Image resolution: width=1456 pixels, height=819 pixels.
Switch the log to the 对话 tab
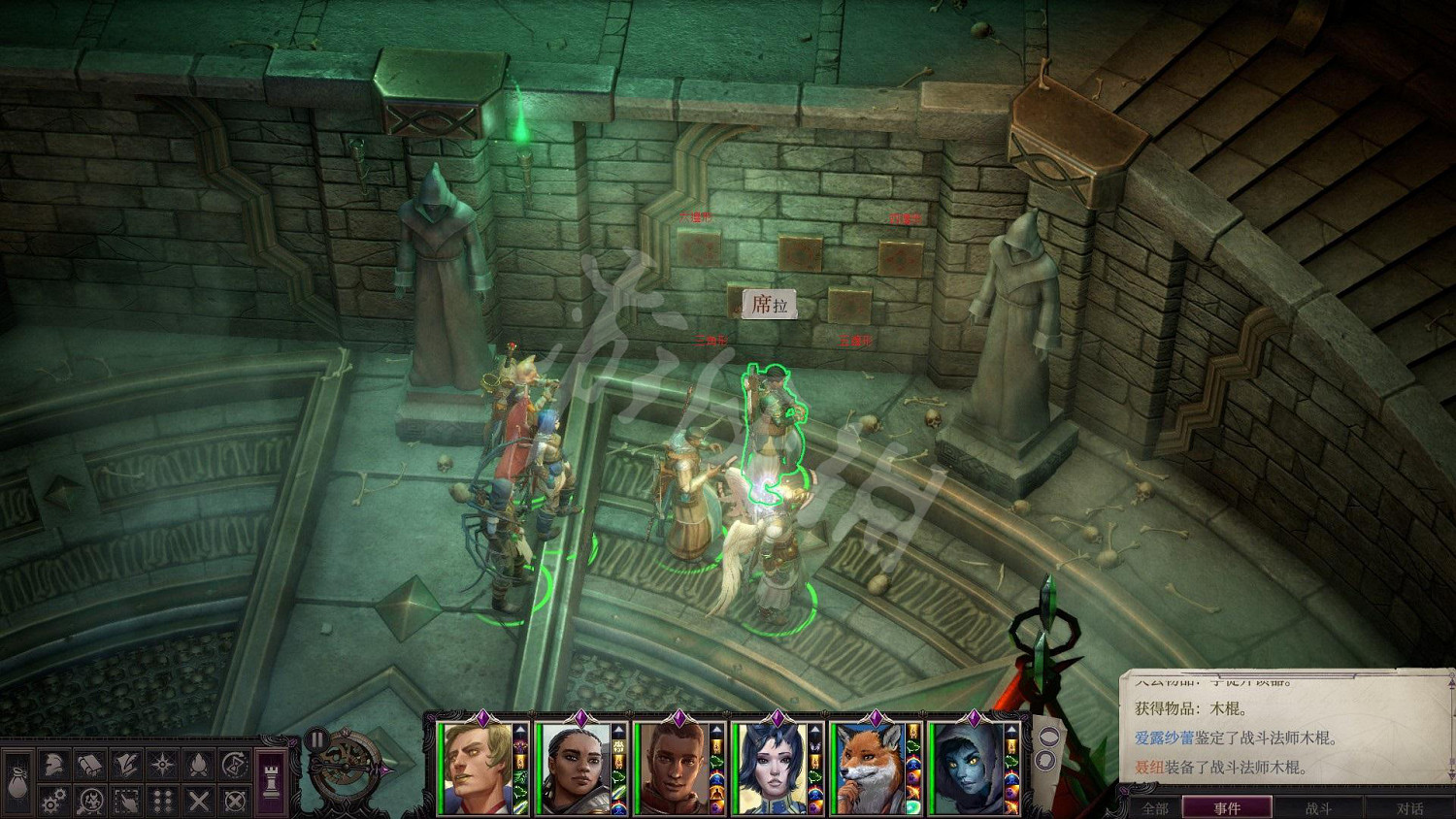coord(1409,807)
